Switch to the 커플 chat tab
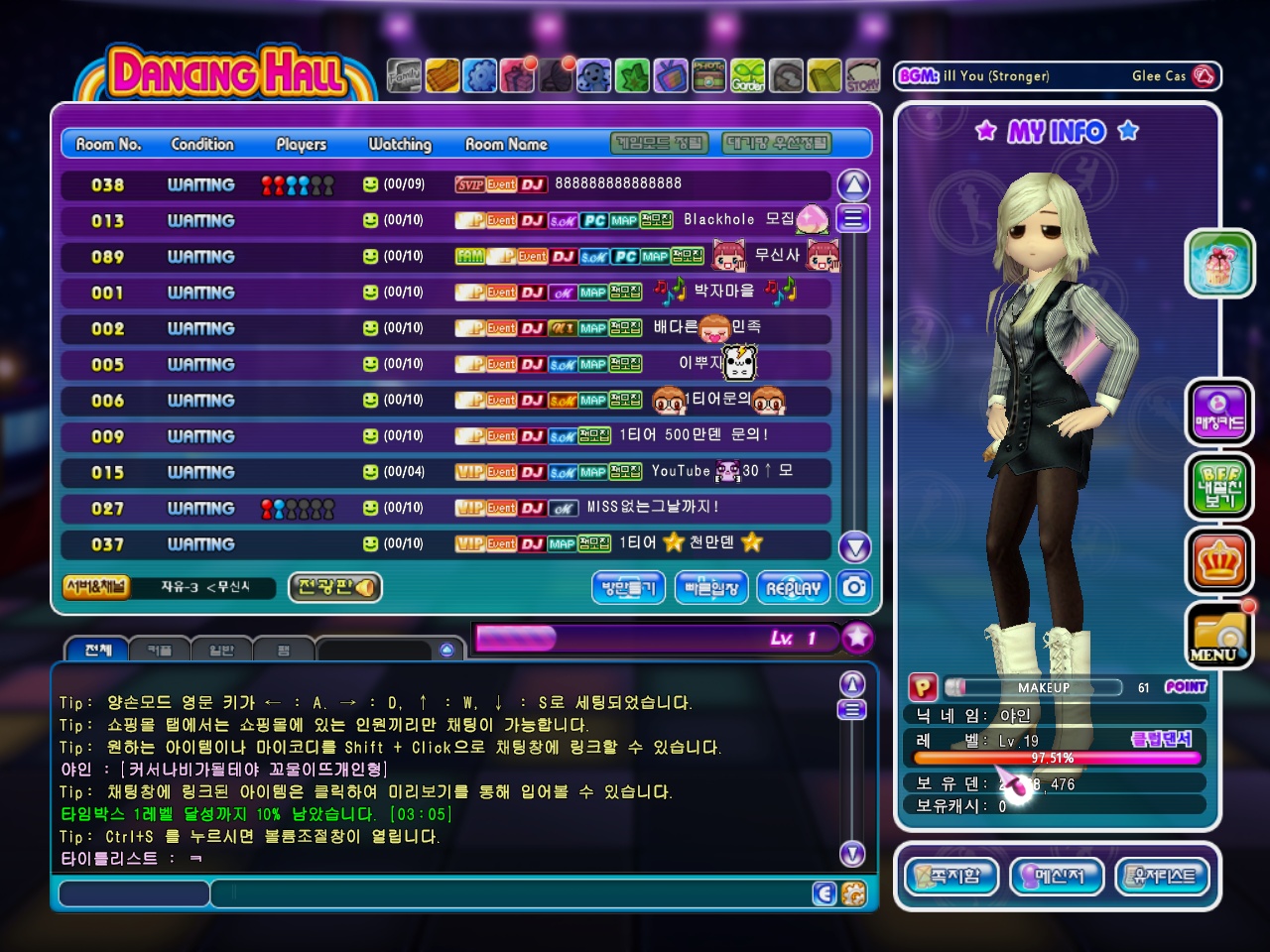This screenshot has height=952, width=1270. click(159, 650)
